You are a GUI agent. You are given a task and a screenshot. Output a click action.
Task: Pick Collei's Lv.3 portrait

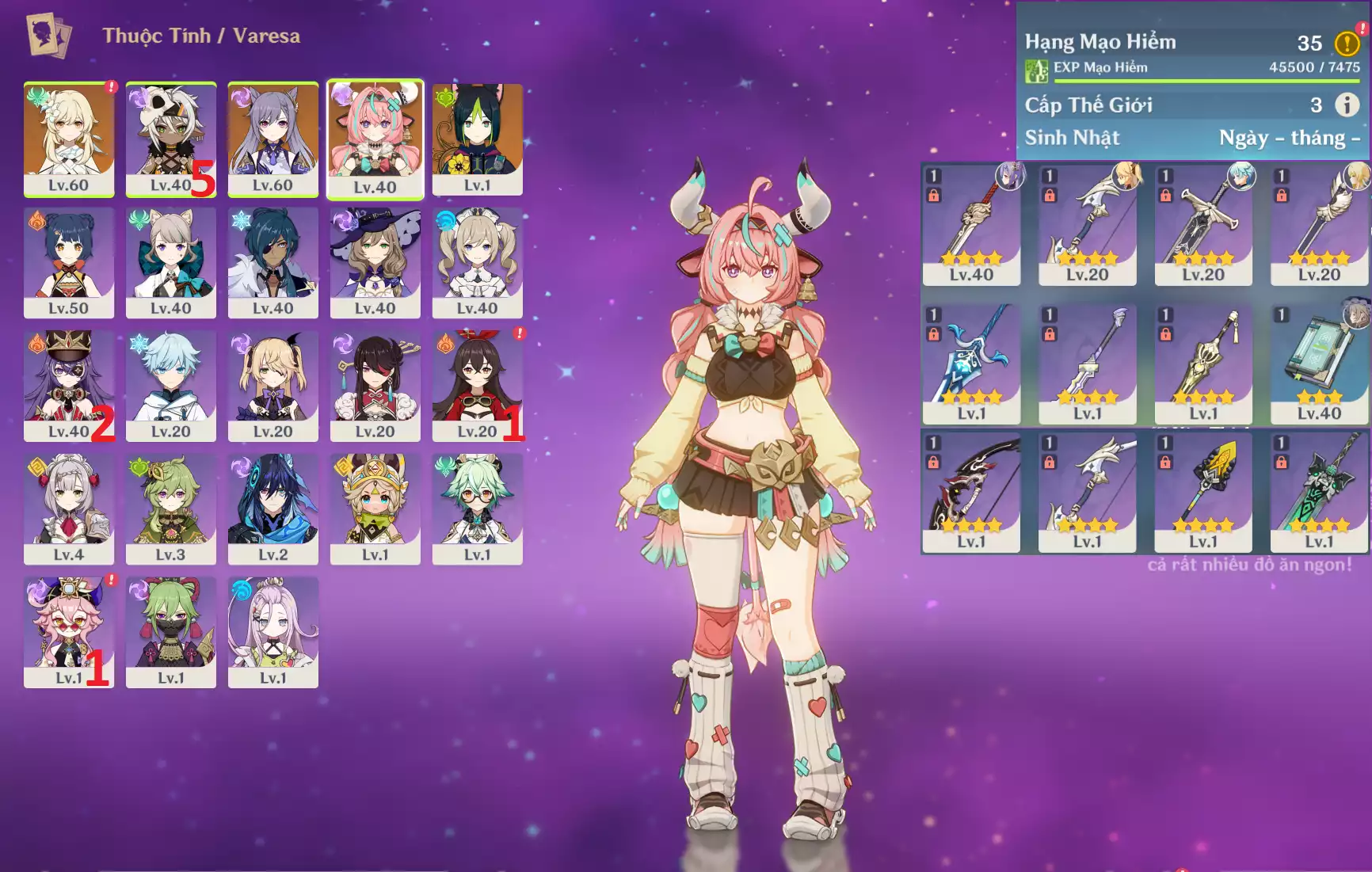click(x=171, y=508)
